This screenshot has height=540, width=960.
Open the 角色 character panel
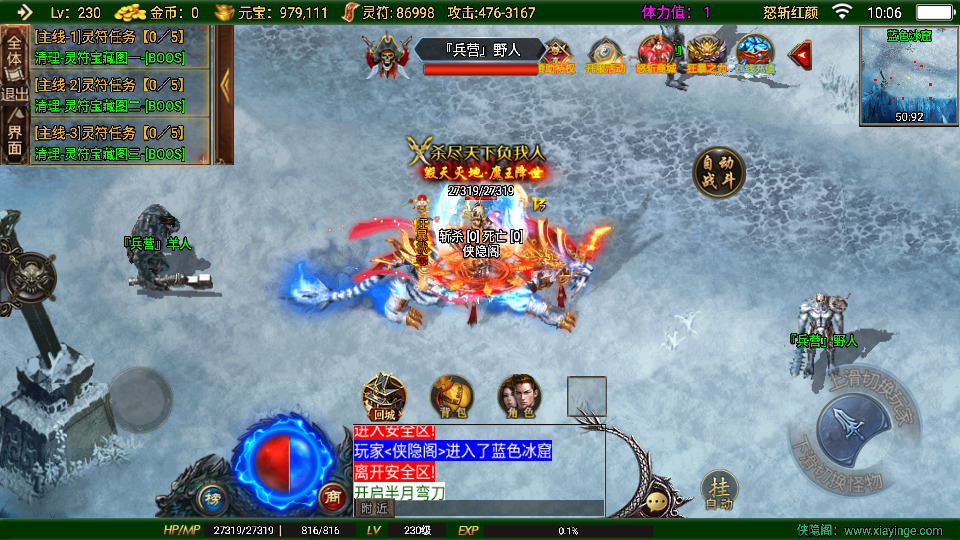click(519, 396)
